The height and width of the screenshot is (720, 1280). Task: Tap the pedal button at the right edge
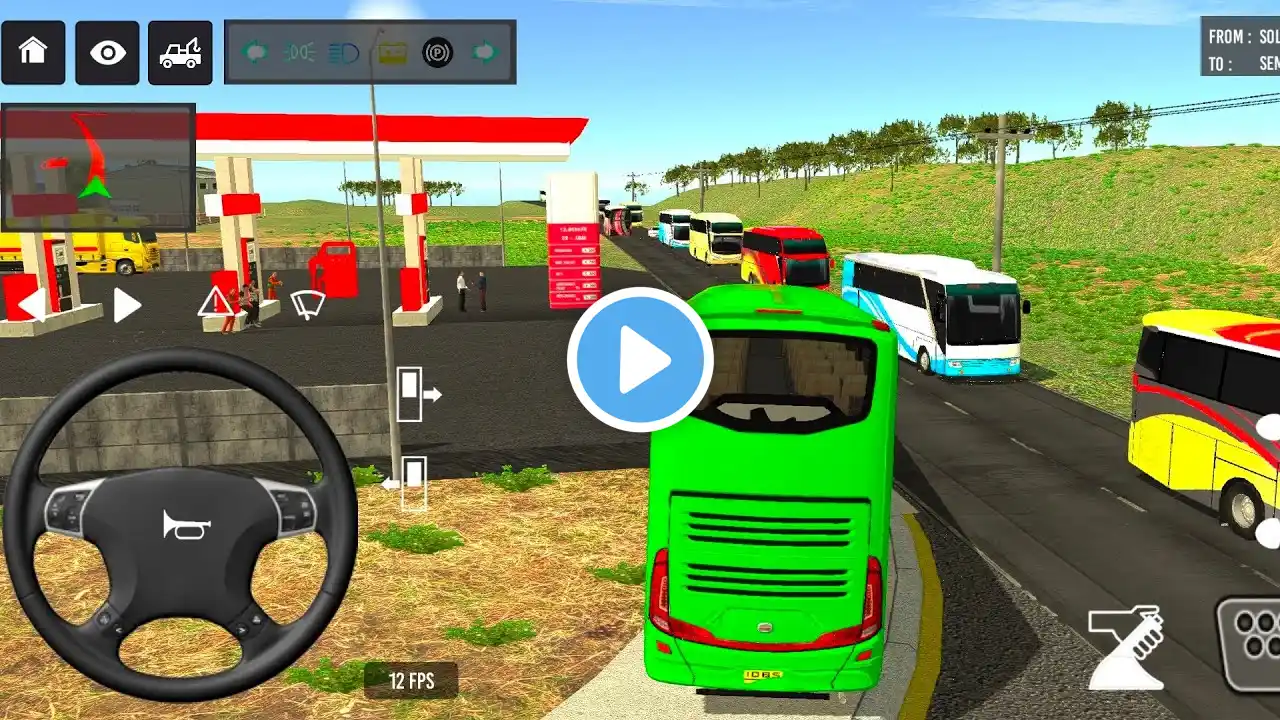pos(1251,643)
